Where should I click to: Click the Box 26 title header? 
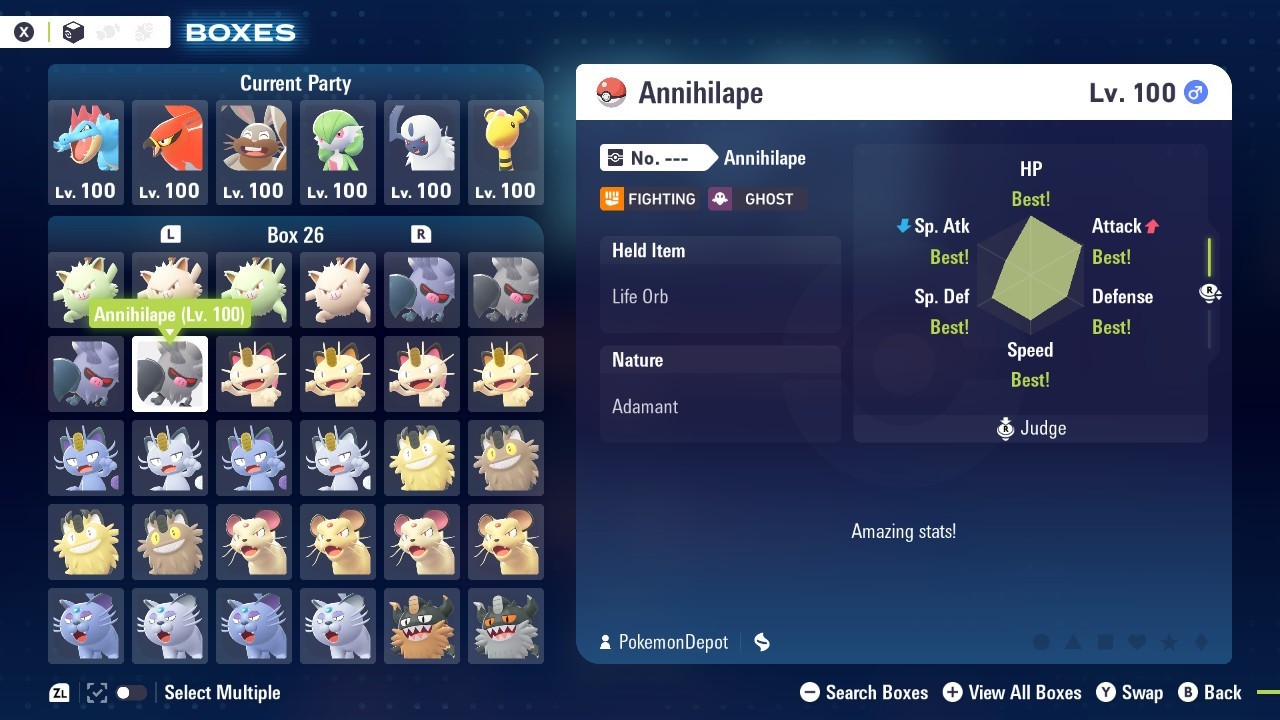click(x=295, y=235)
